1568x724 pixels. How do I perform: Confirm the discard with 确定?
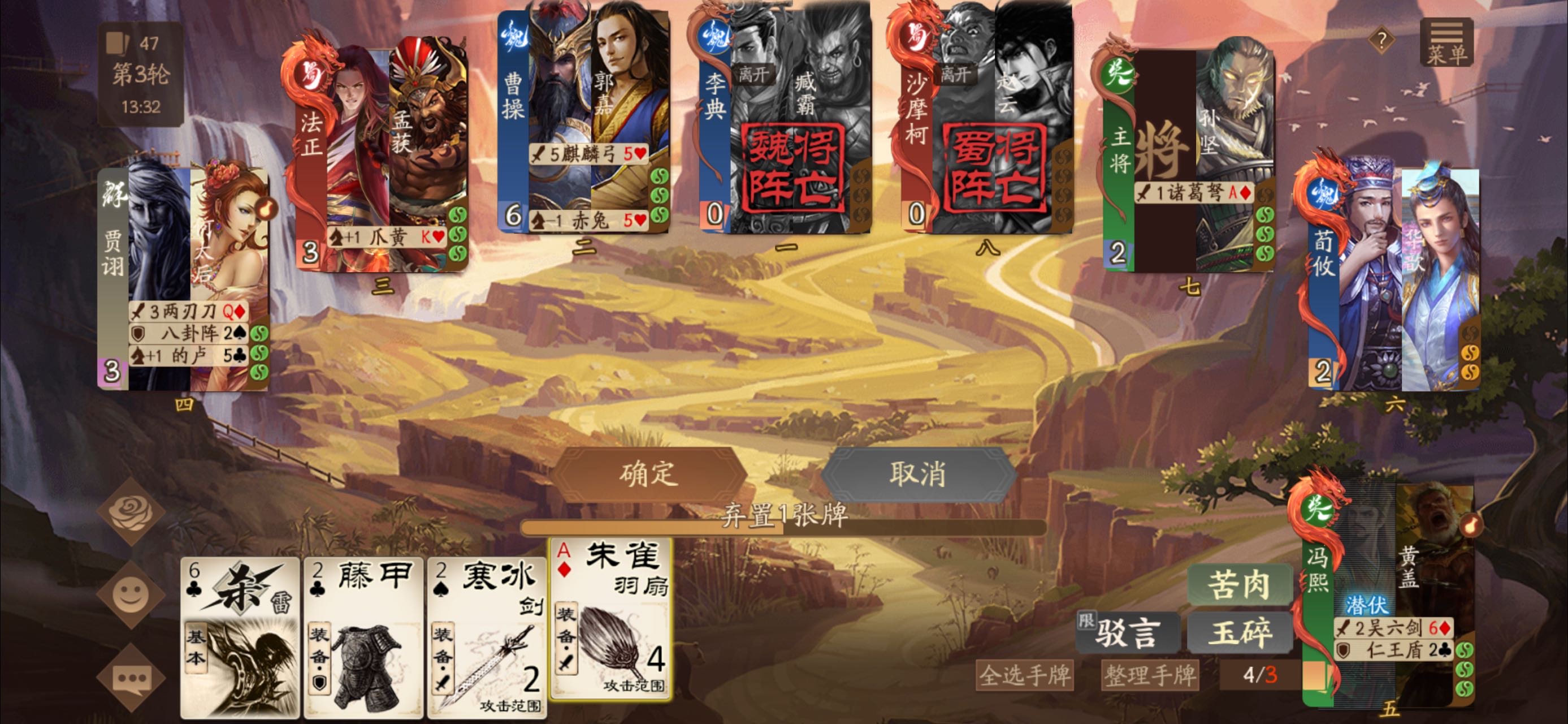point(649,474)
